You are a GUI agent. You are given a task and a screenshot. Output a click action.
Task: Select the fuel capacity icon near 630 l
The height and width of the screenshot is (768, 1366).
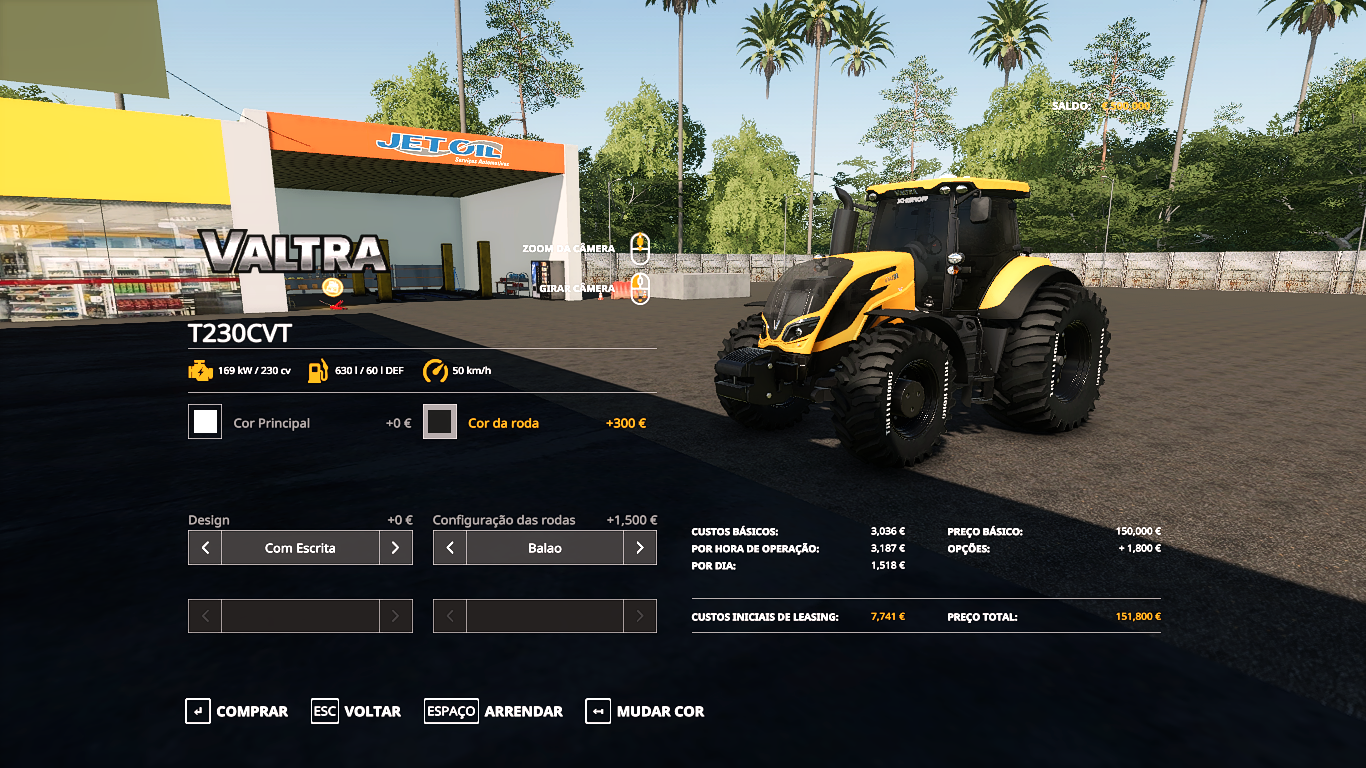(319, 368)
